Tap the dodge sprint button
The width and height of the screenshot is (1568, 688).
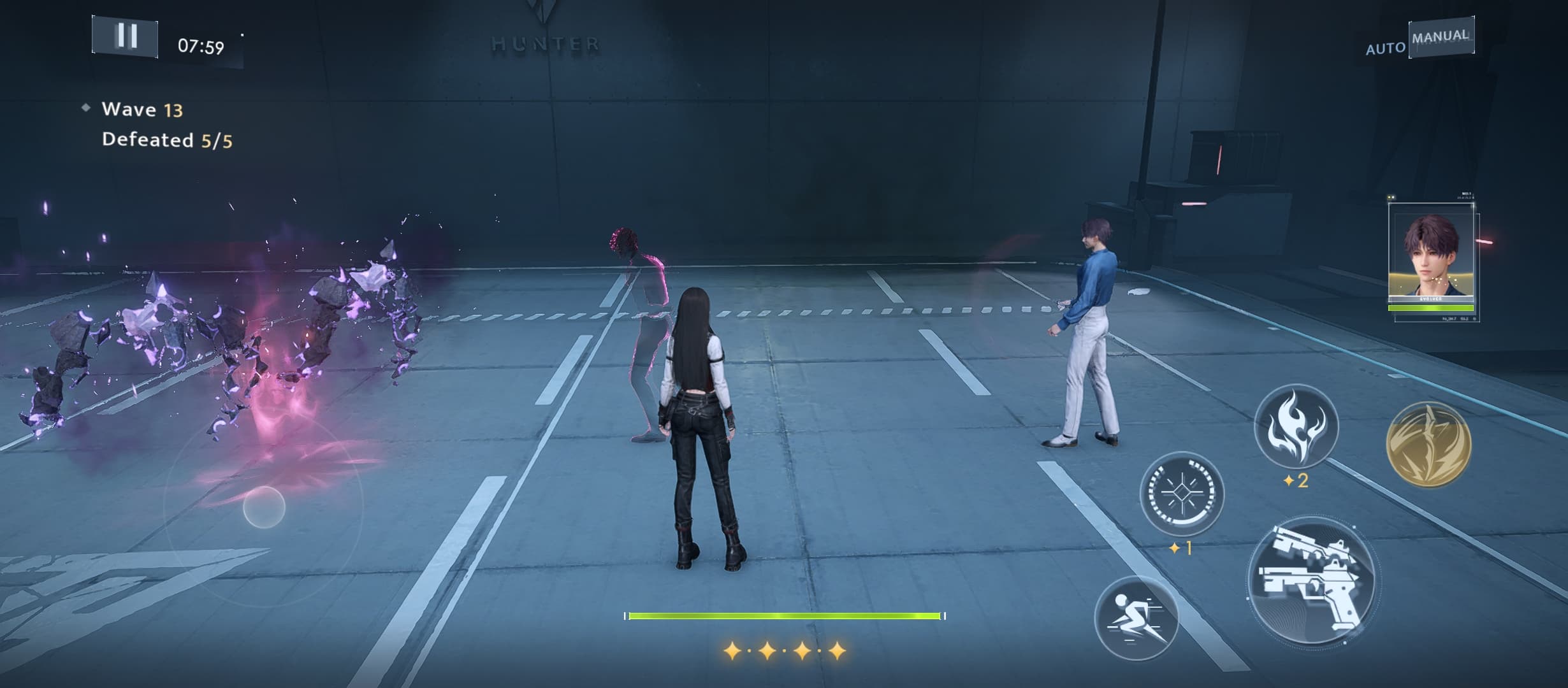[x=1136, y=617]
